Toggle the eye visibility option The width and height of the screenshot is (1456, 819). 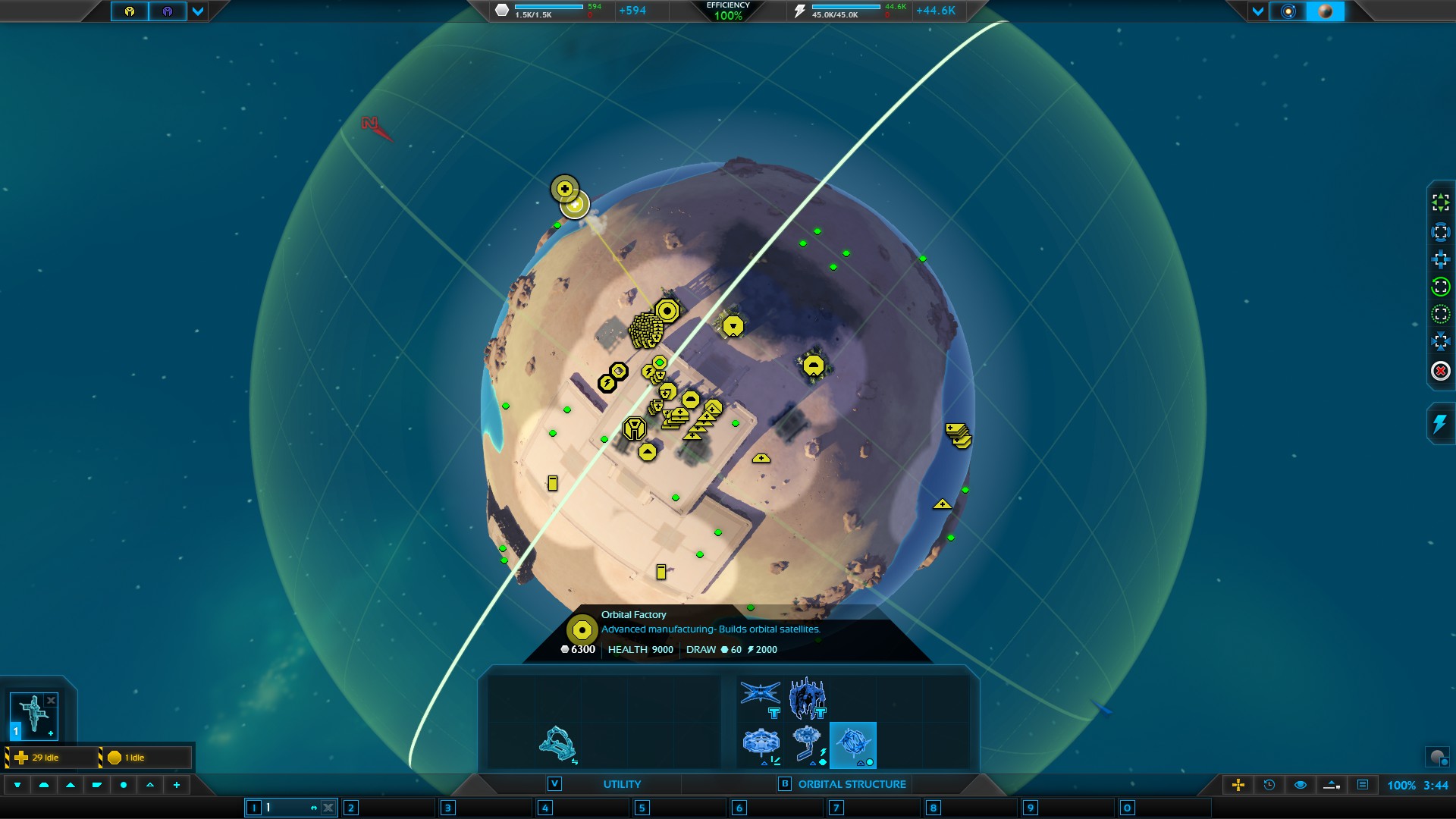coord(1300,785)
